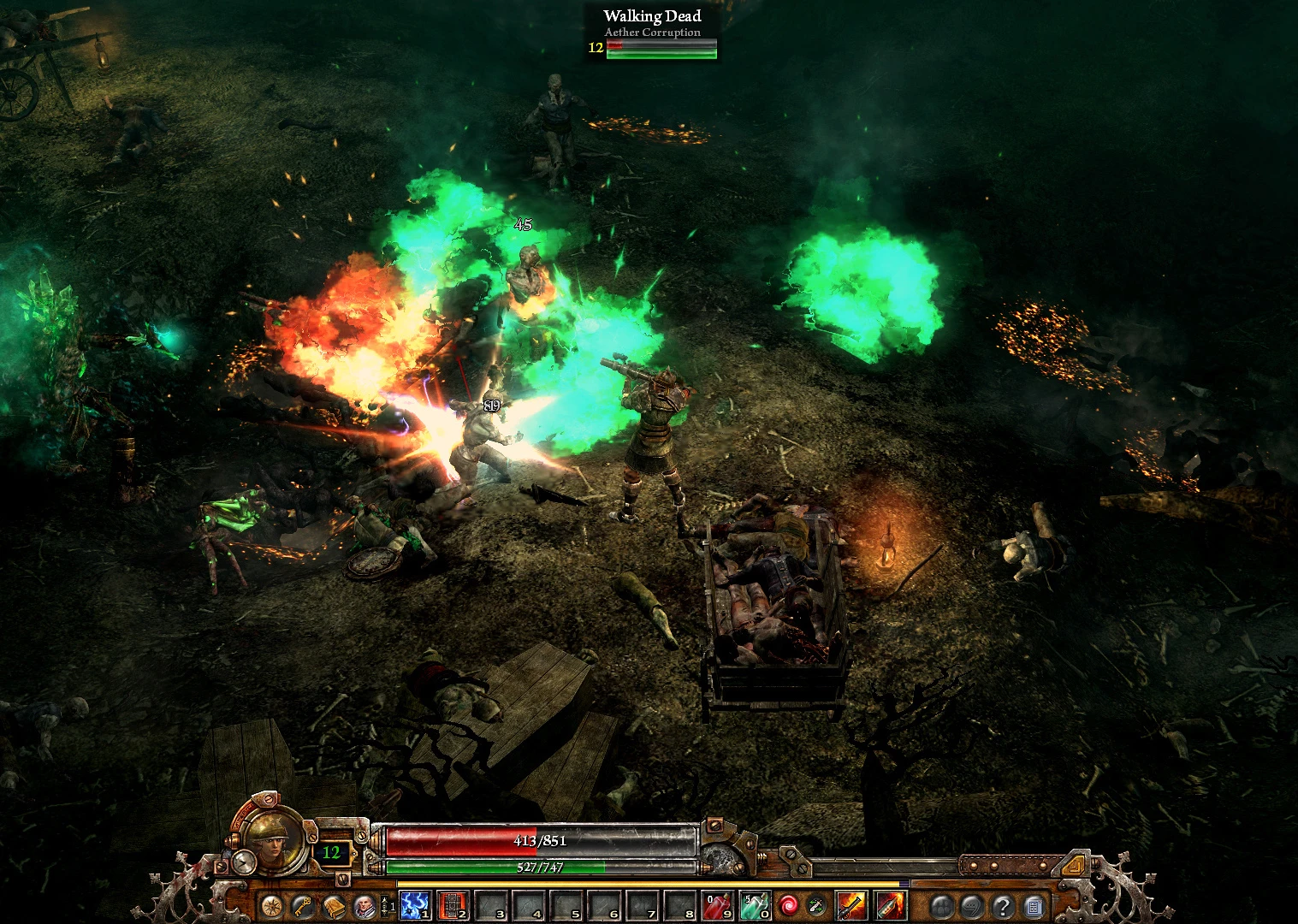Toggle weapon swap with the crossed-sword arrows icon

point(818,904)
